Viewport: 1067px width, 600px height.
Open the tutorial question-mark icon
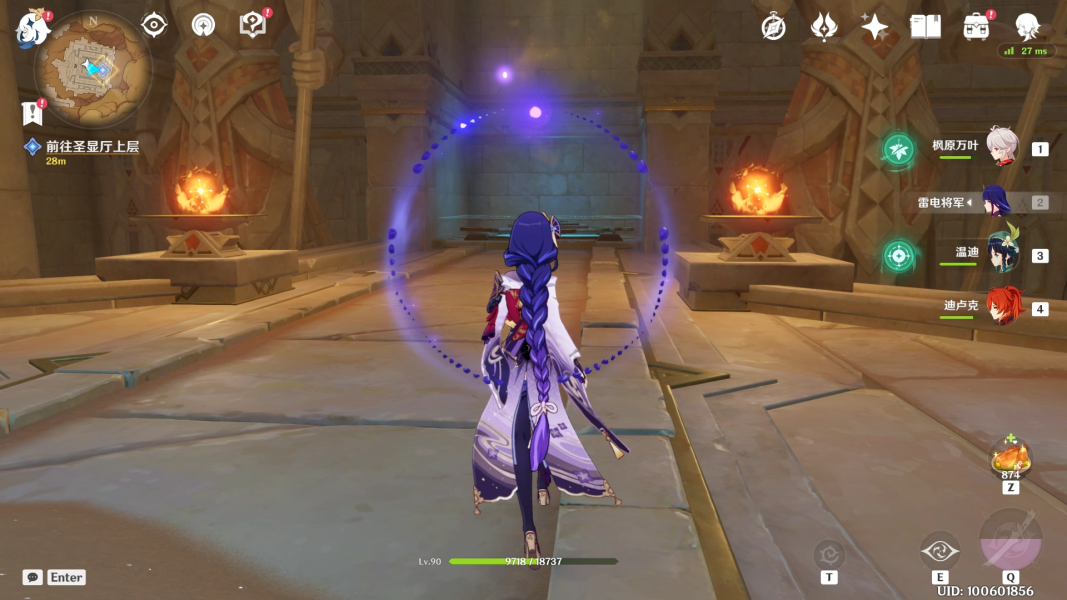253,25
